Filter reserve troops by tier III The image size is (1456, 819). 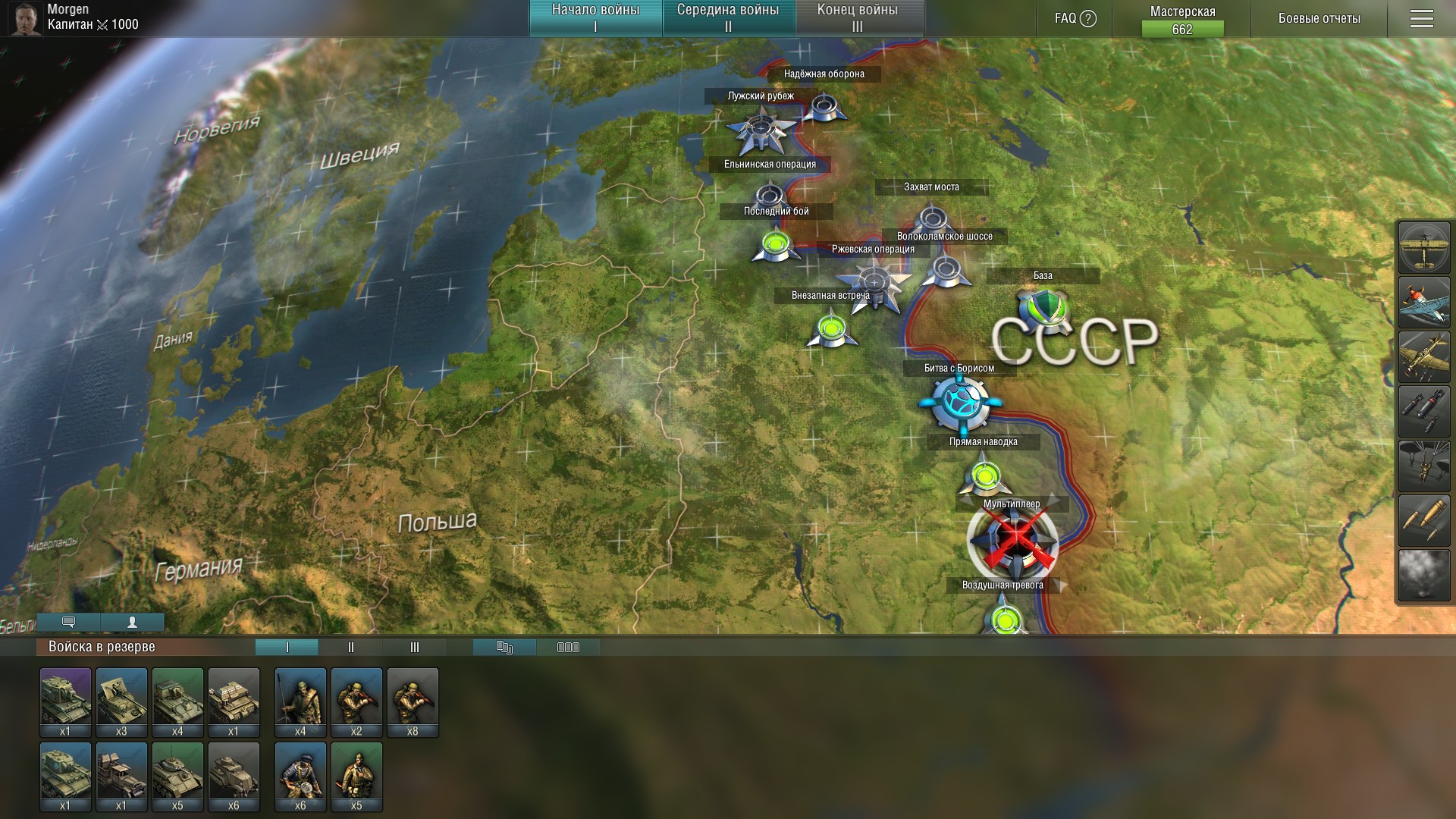coord(414,647)
